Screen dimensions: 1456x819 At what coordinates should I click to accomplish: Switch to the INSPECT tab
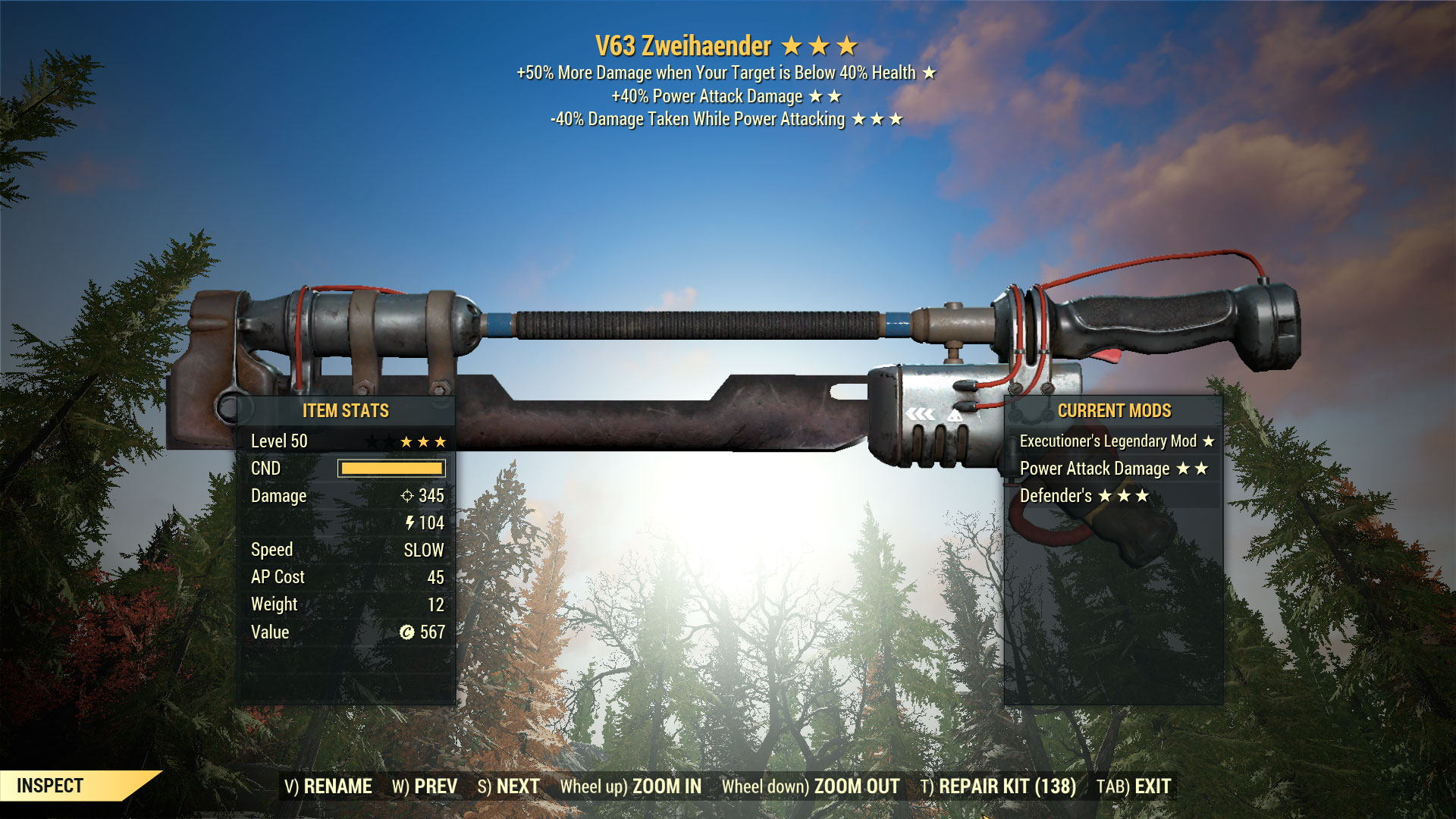49,786
